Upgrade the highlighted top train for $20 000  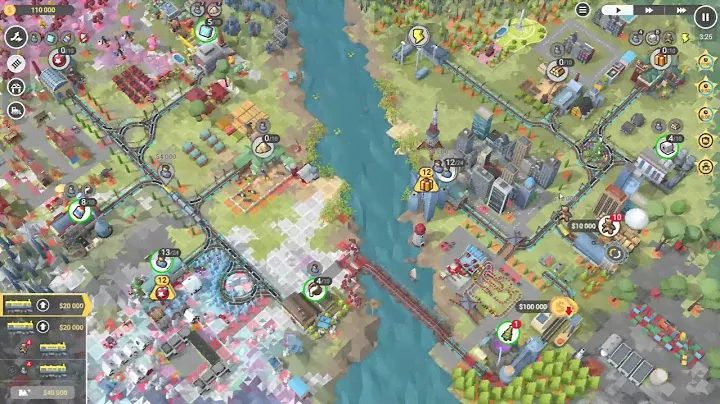point(46,305)
